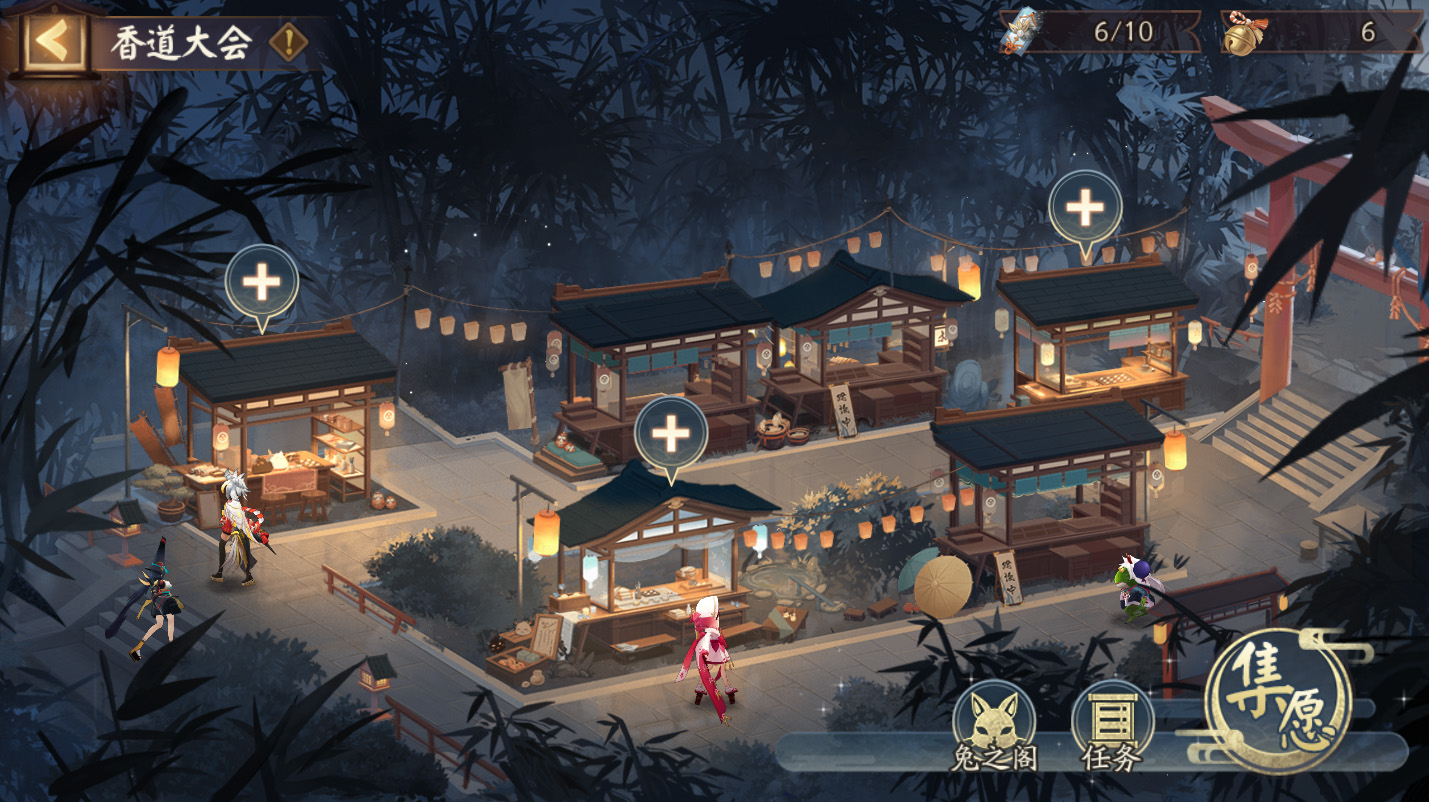Click the plus bubble over the white-curtained stall
The image size is (1429, 802).
pyautogui.click(x=671, y=435)
